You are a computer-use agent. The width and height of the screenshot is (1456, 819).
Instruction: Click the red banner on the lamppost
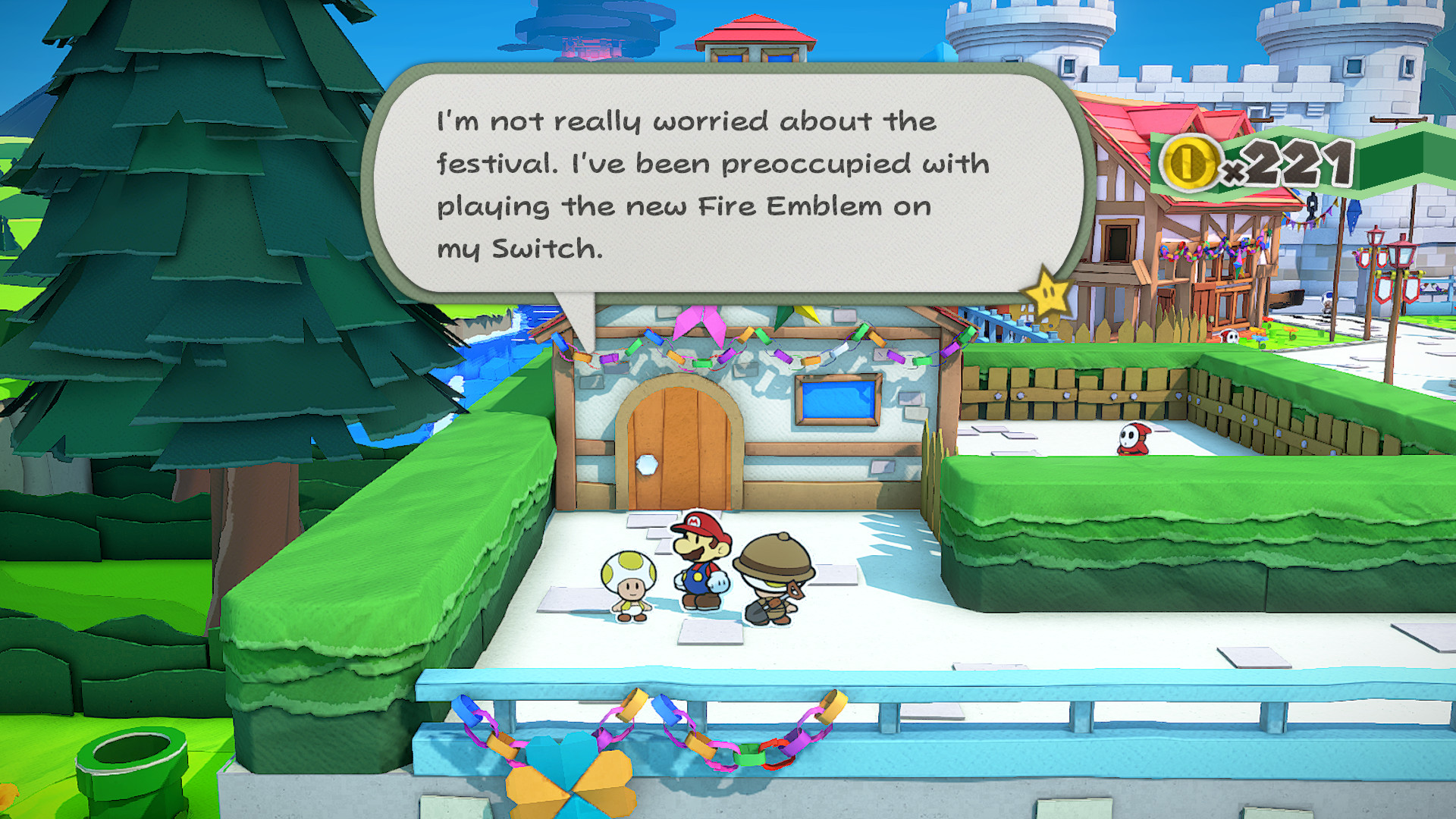1382,290
